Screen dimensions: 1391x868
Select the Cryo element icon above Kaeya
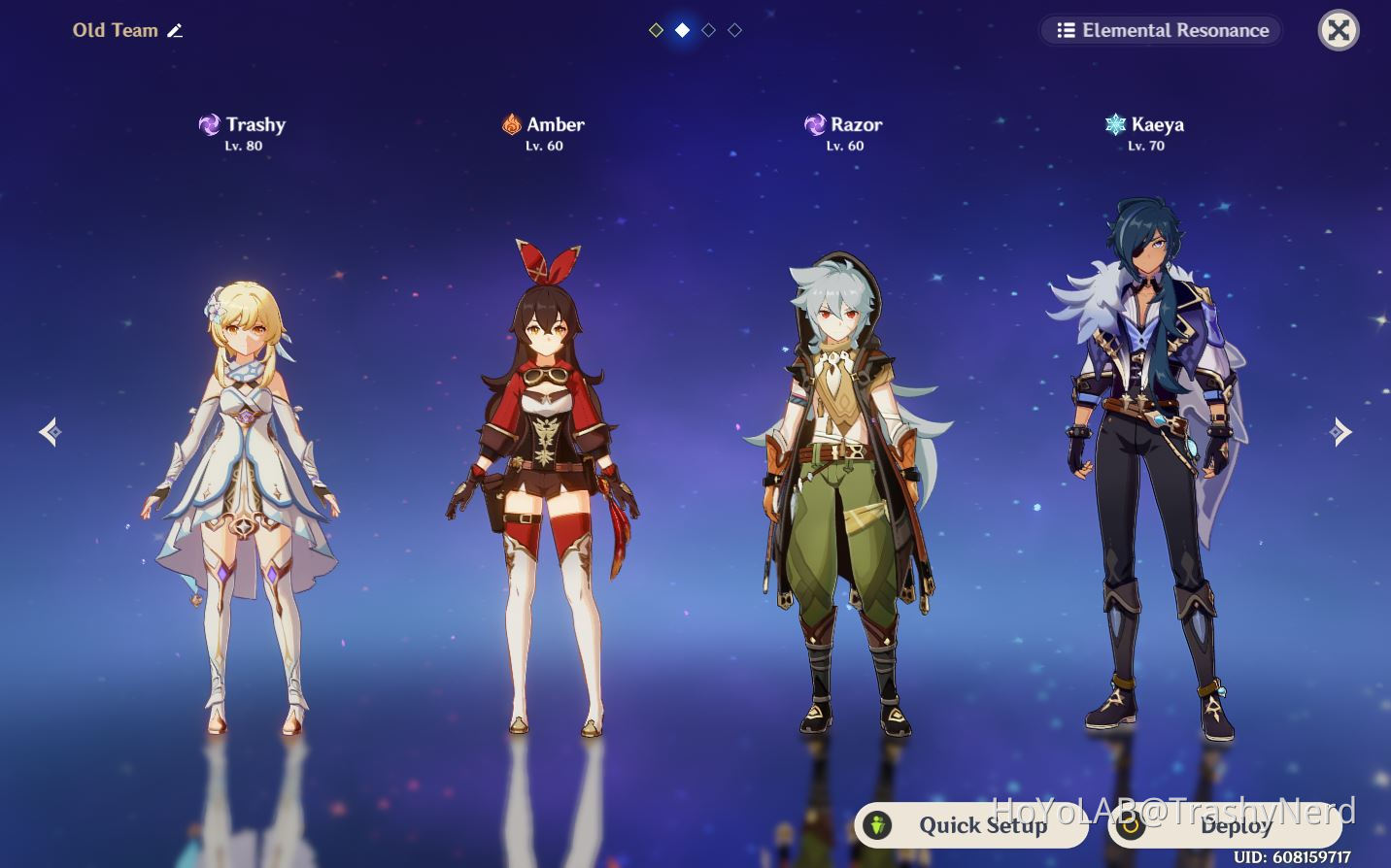(x=1113, y=124)
